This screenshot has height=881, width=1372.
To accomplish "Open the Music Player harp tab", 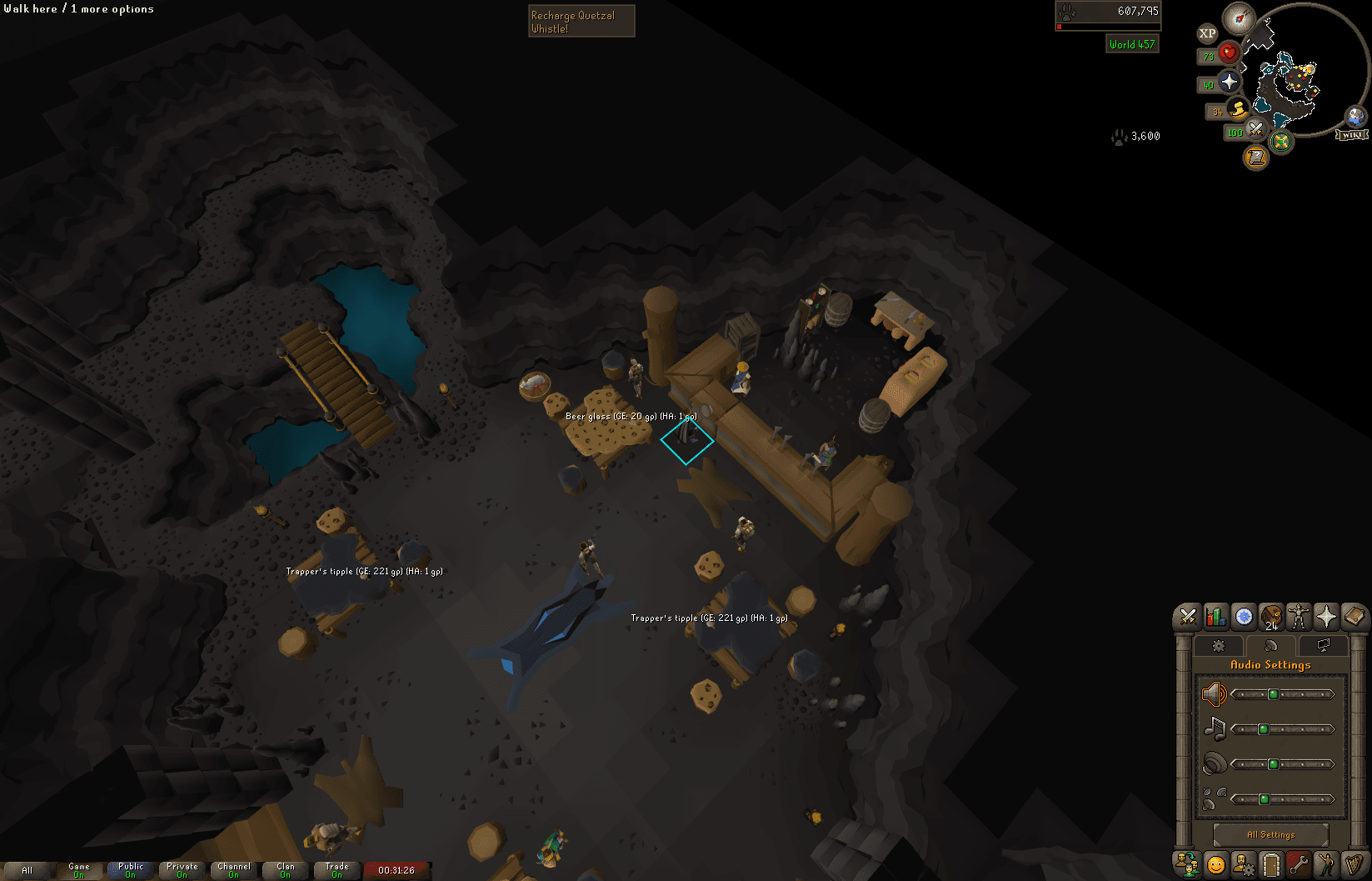I will [x=1354, y=864].
